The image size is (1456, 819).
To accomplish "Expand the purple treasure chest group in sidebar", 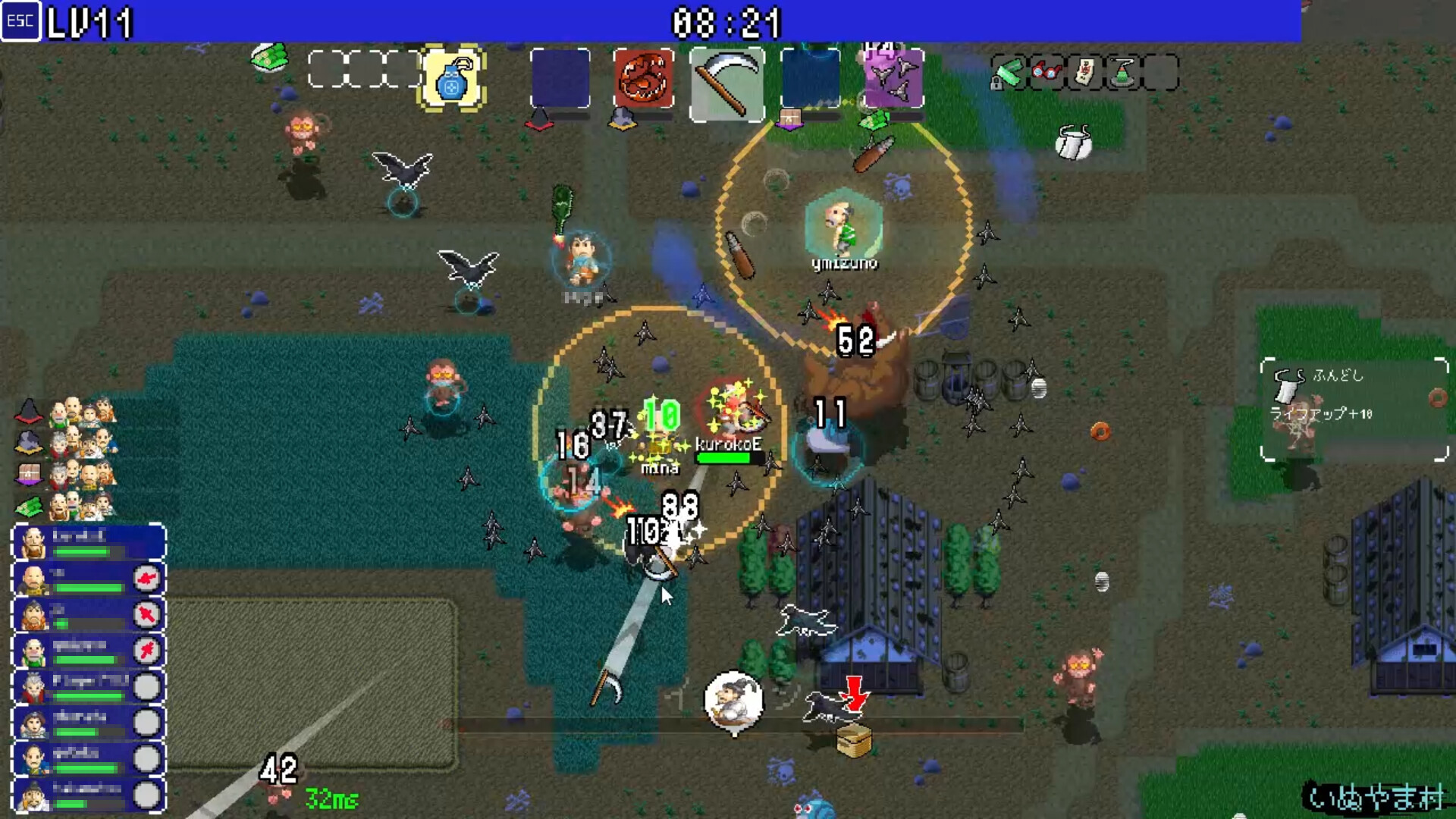I will (x=28, y=473).
